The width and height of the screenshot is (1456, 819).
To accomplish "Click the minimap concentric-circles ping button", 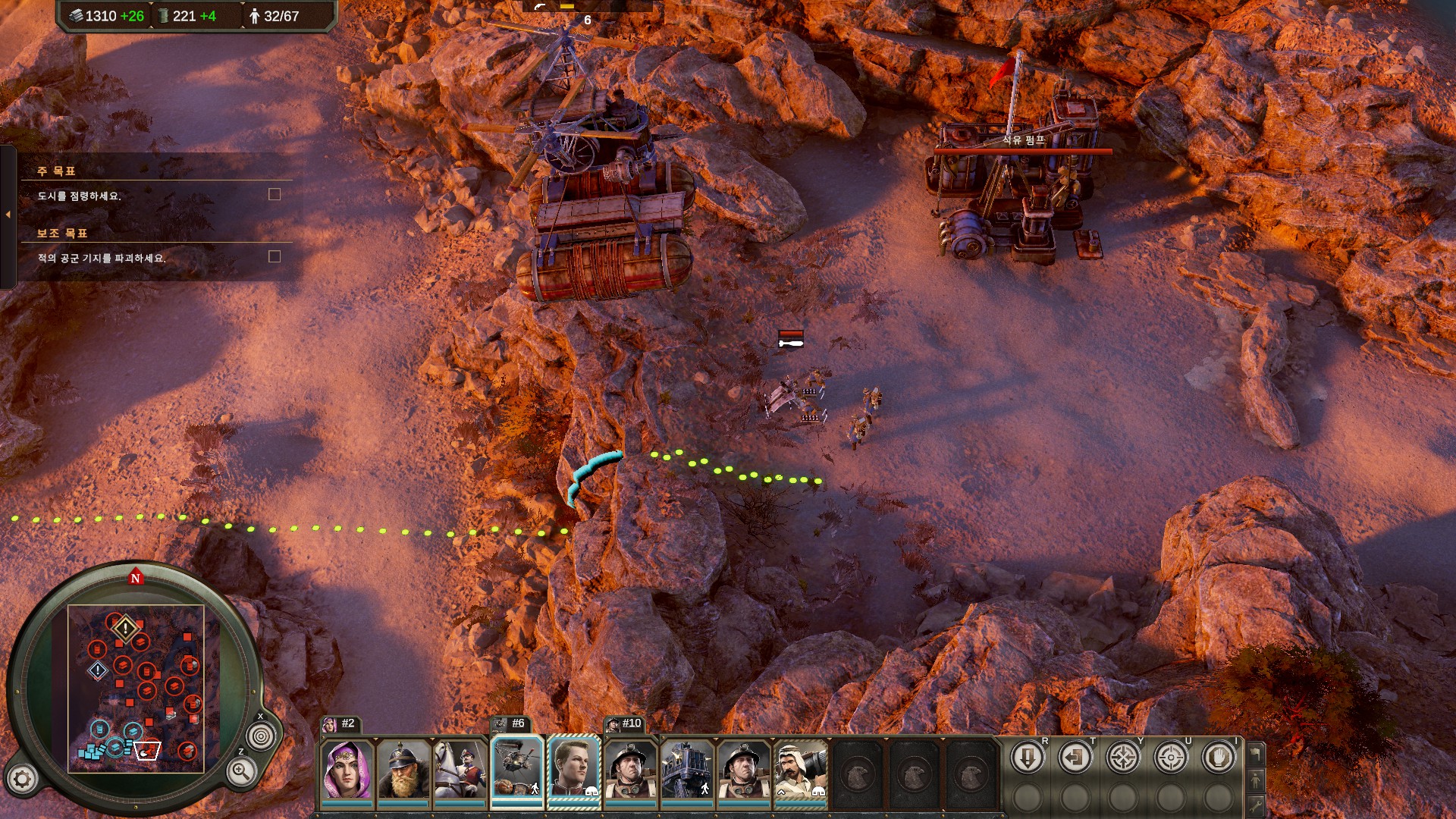I will [x=262, y=736].
